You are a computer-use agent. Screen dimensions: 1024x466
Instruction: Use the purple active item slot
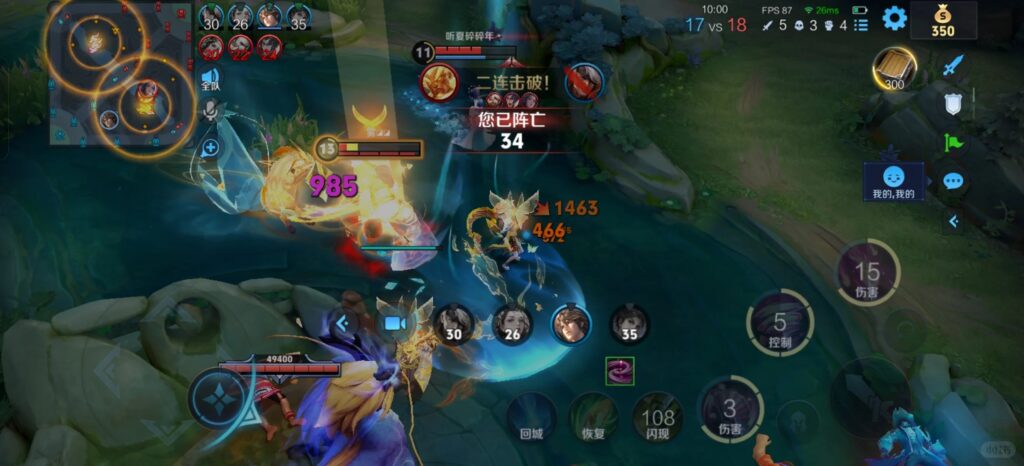(x=620, y=371)
